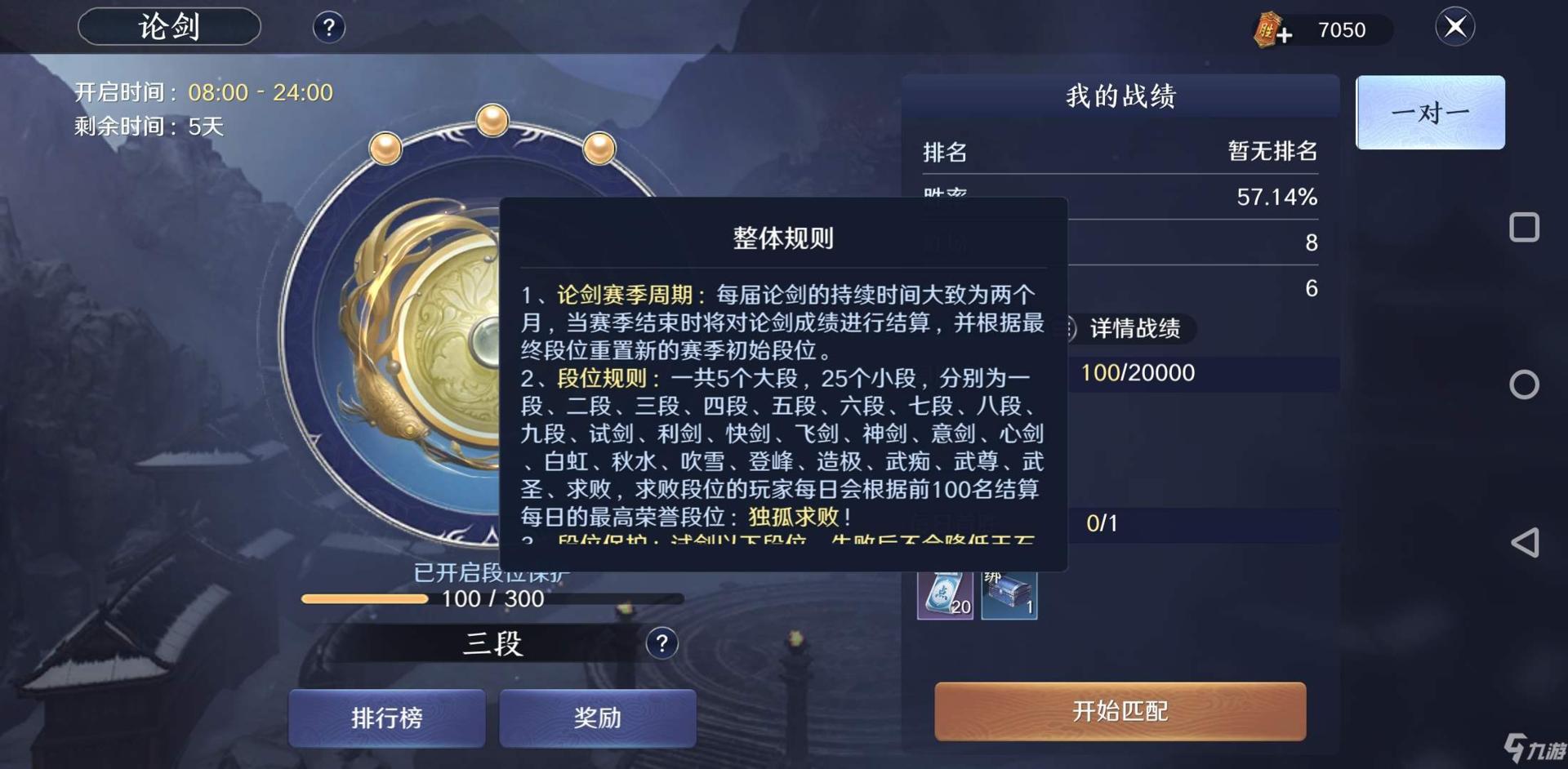Switch to the 一对一 mode tab
The image size is (1568, 769).
(x=1430, y=112)
